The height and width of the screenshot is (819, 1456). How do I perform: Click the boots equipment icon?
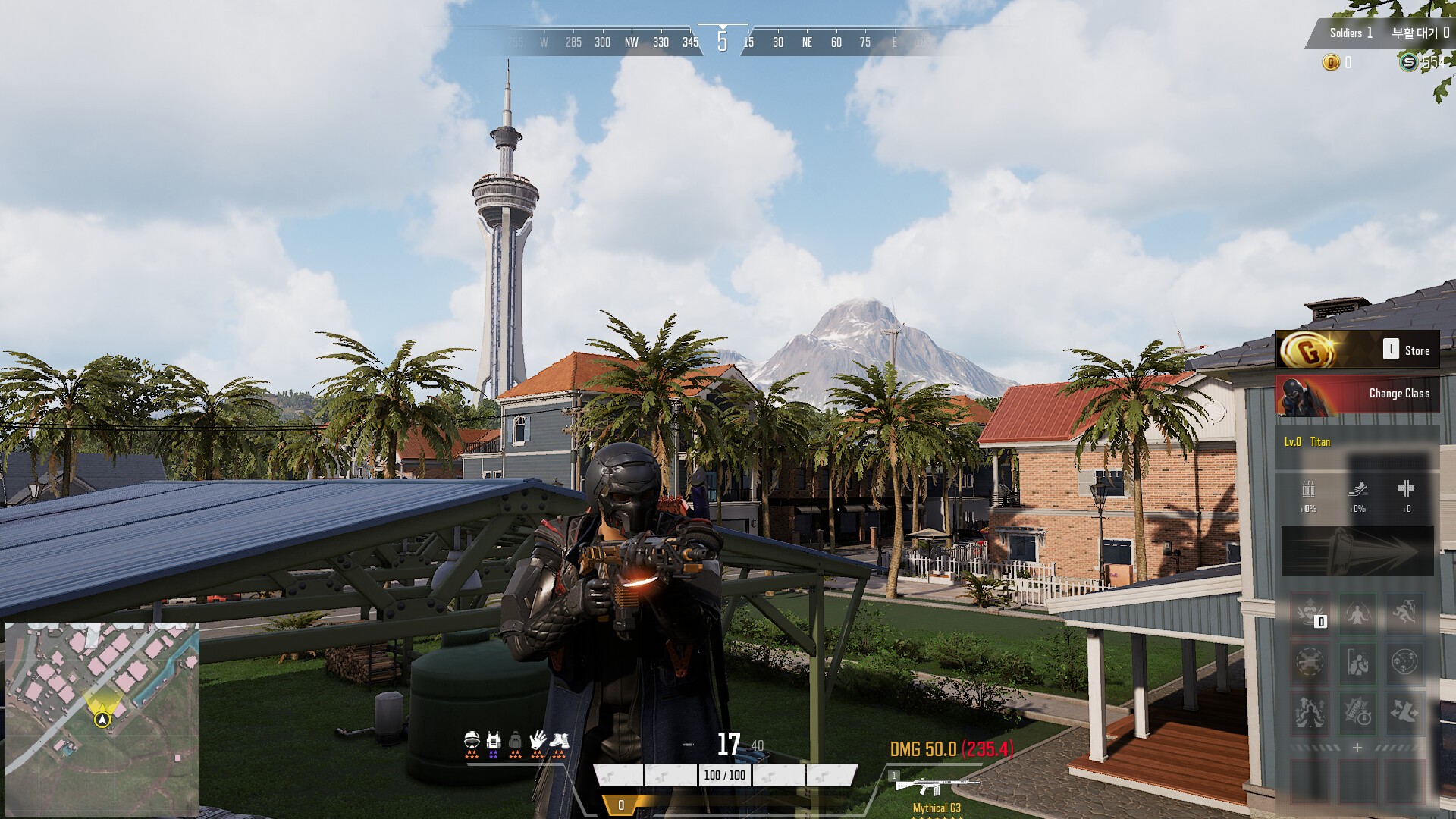(x=559, y=742)
